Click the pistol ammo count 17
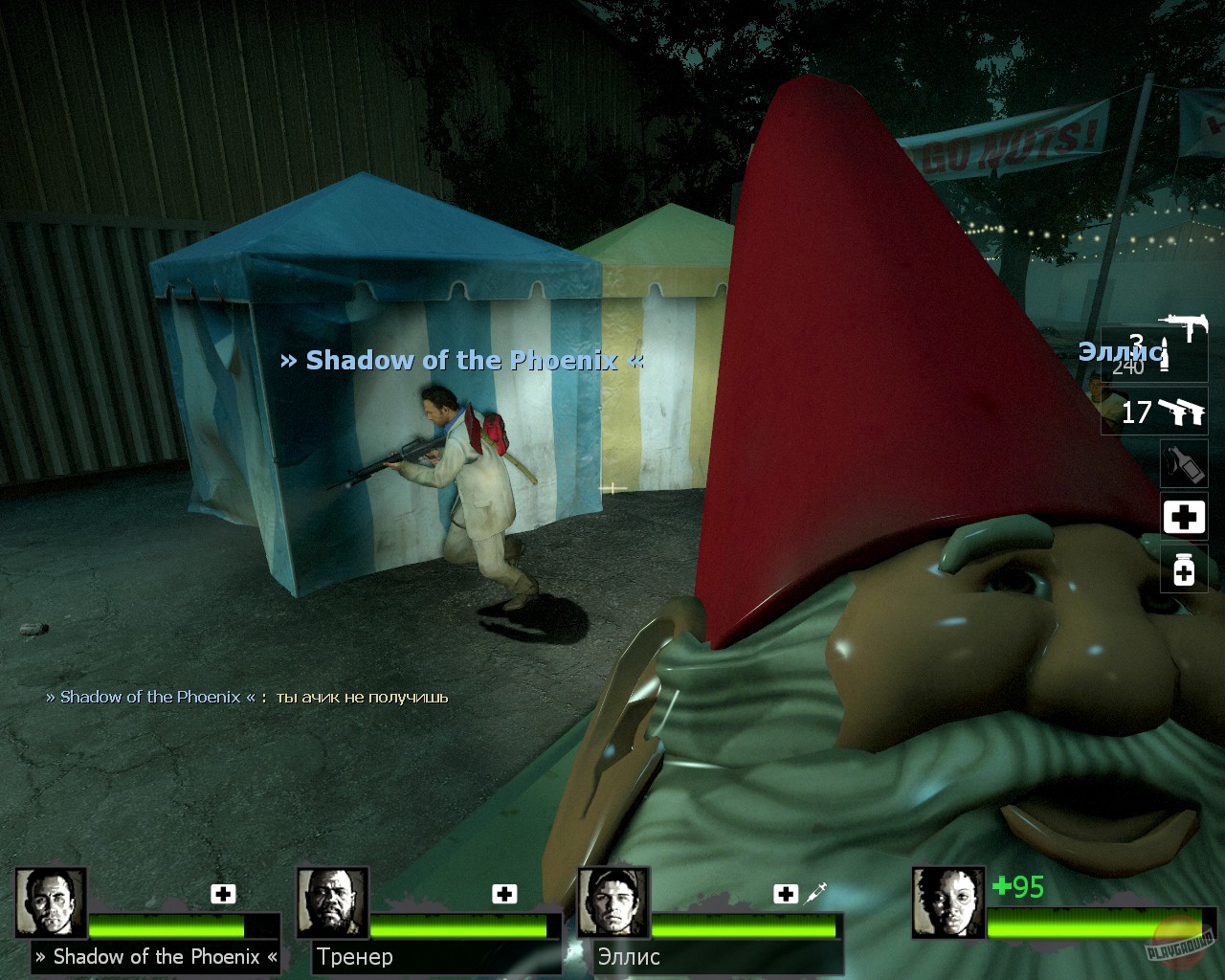This screenshot has height=980, width=1225. [1138, 412]
